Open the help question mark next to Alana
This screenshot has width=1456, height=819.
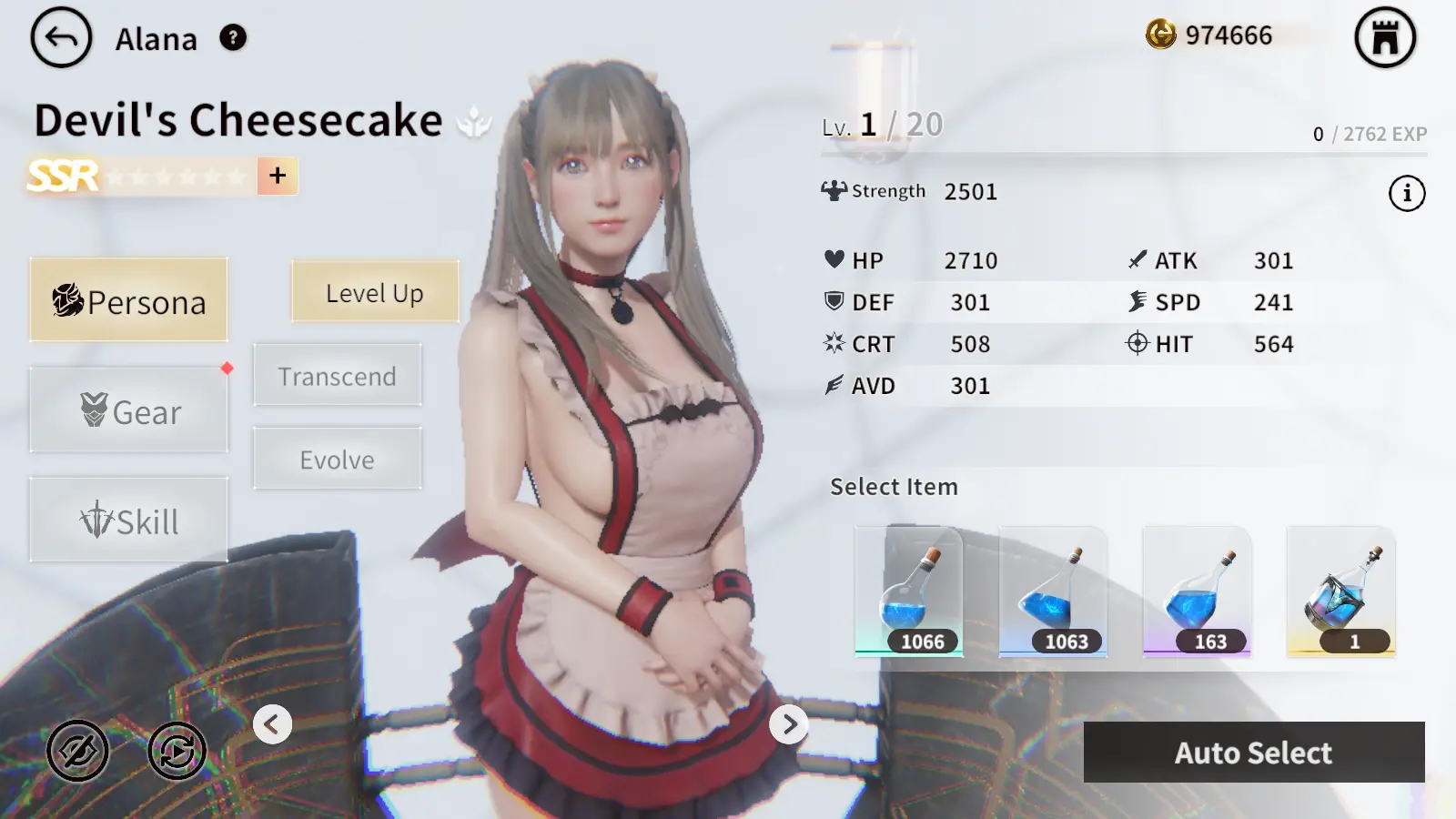click(x=233, y=38)
